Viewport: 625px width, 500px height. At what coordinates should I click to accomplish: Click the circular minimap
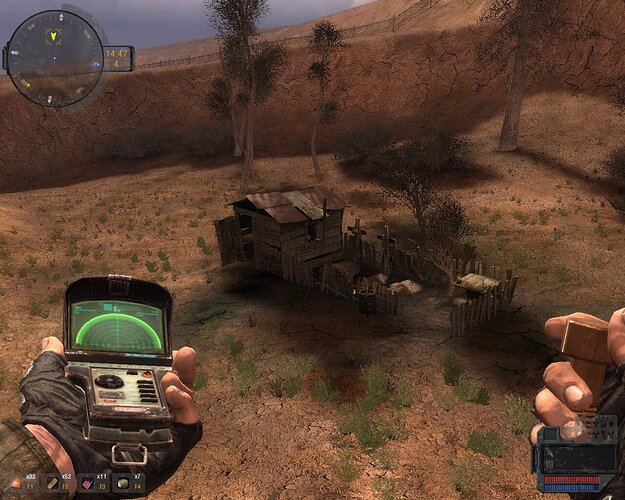tap(54, 59)
